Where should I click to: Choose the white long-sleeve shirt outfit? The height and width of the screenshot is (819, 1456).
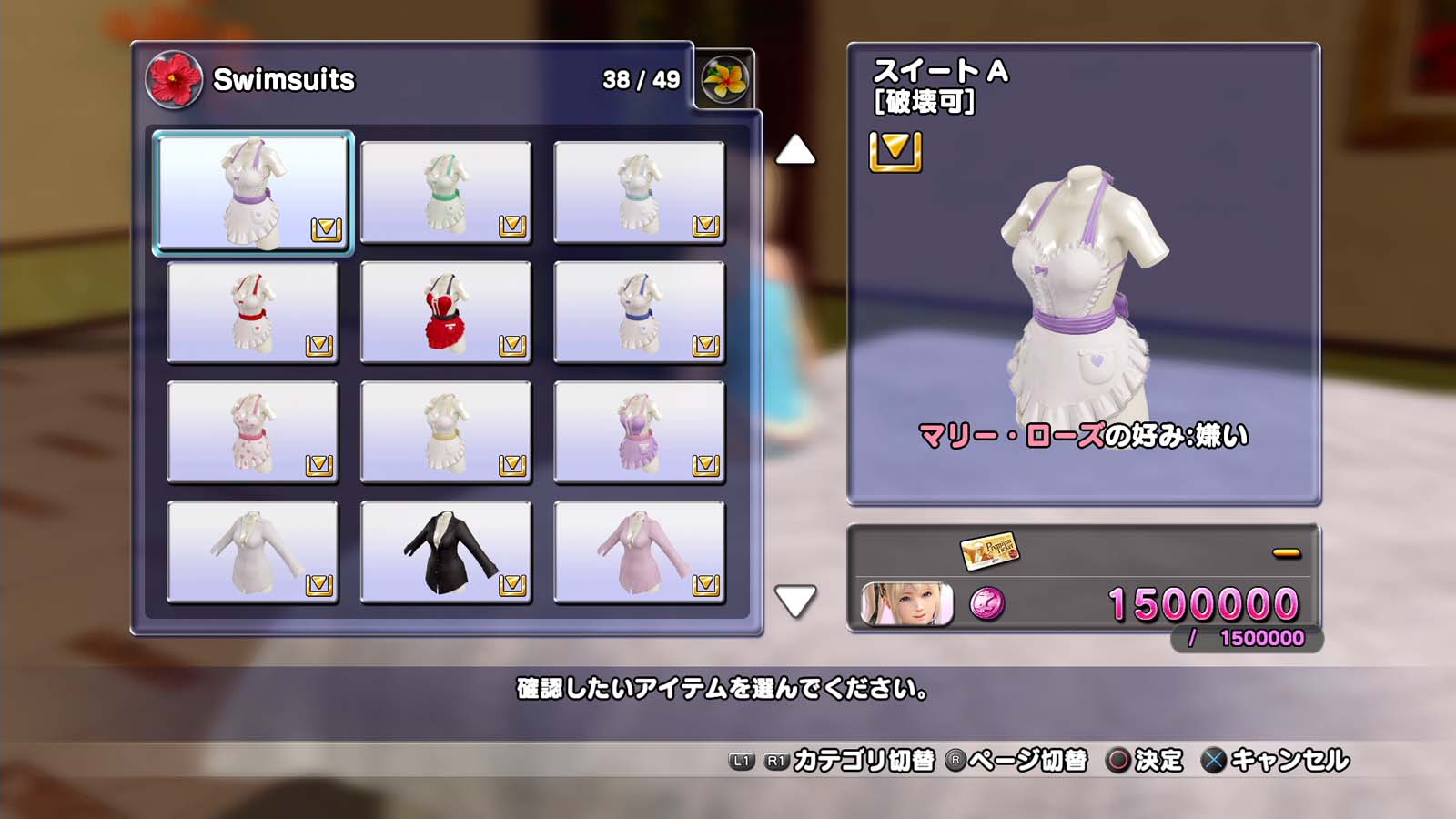point(252,552)
